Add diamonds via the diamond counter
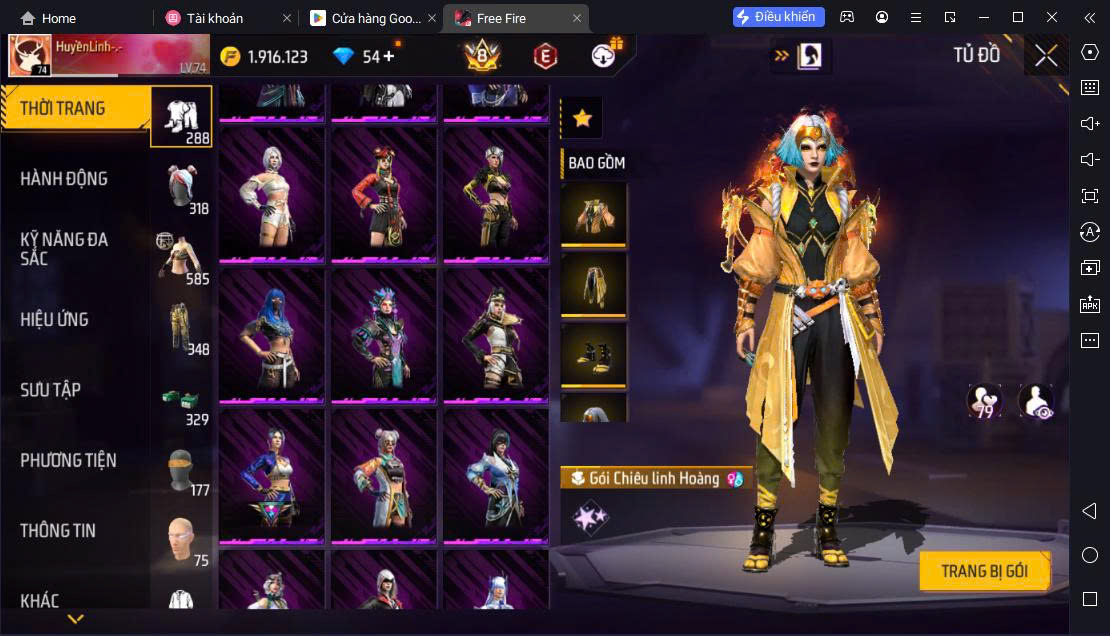This screenshot has height=636, width=1110. [x=364, y=57]
